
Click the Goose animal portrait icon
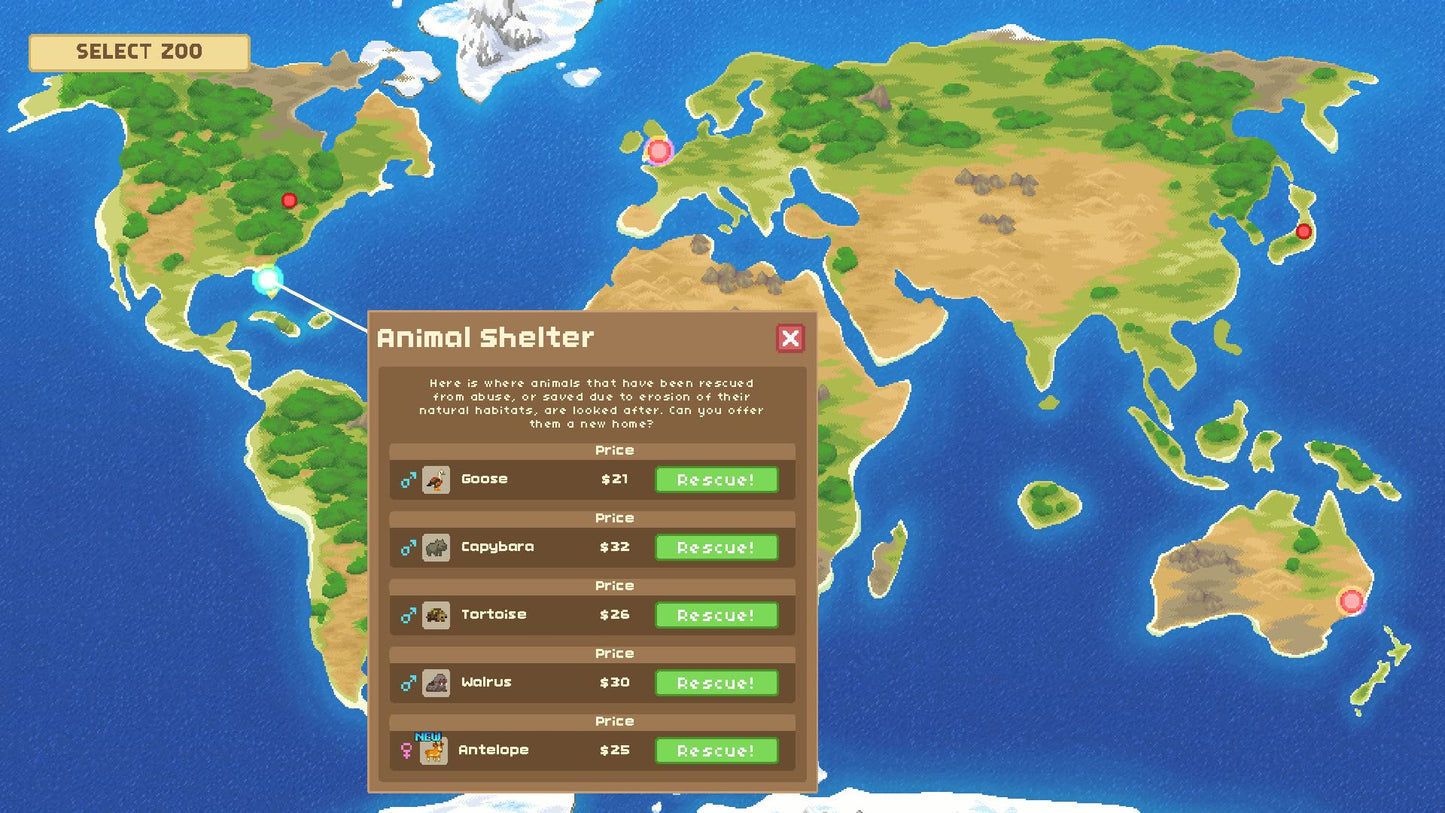tap(434, 480)
